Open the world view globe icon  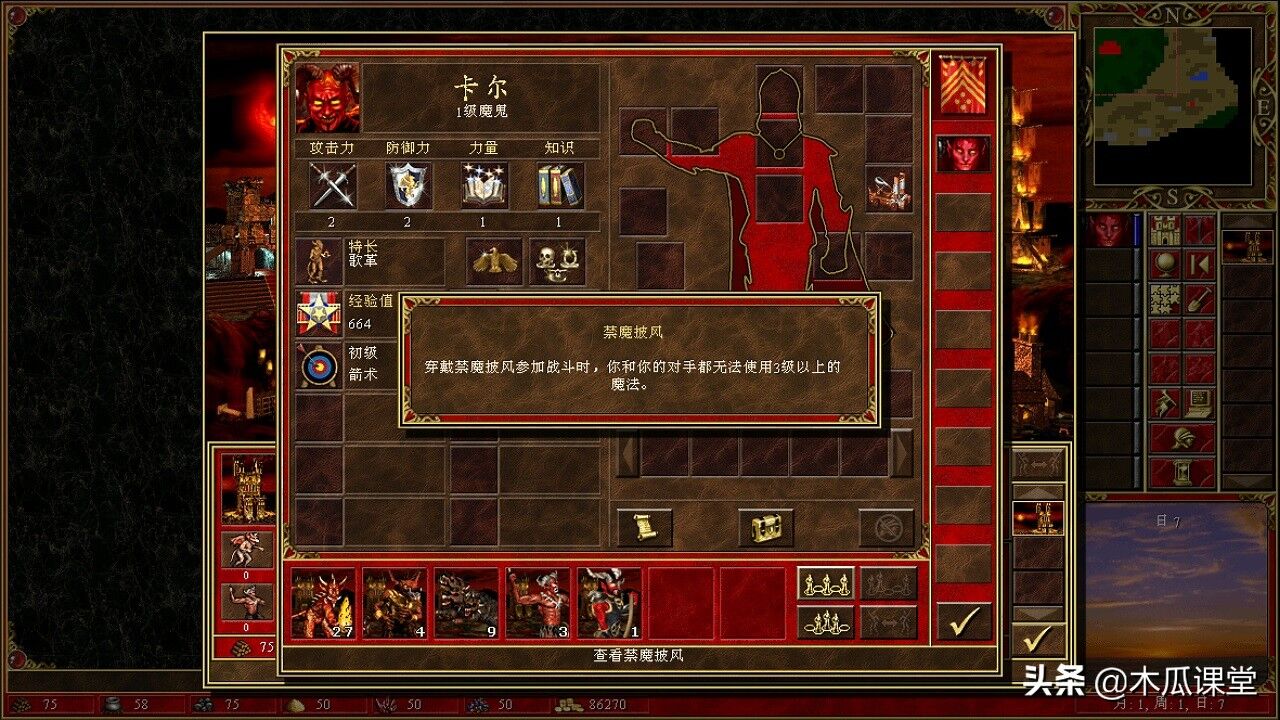1165,265
